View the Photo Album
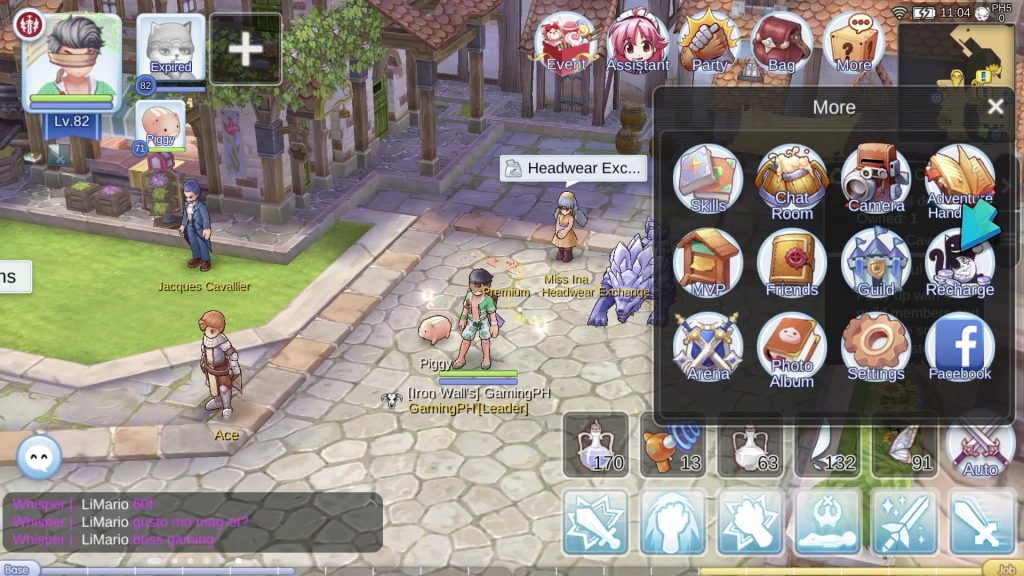 click(x=791, y=346)
